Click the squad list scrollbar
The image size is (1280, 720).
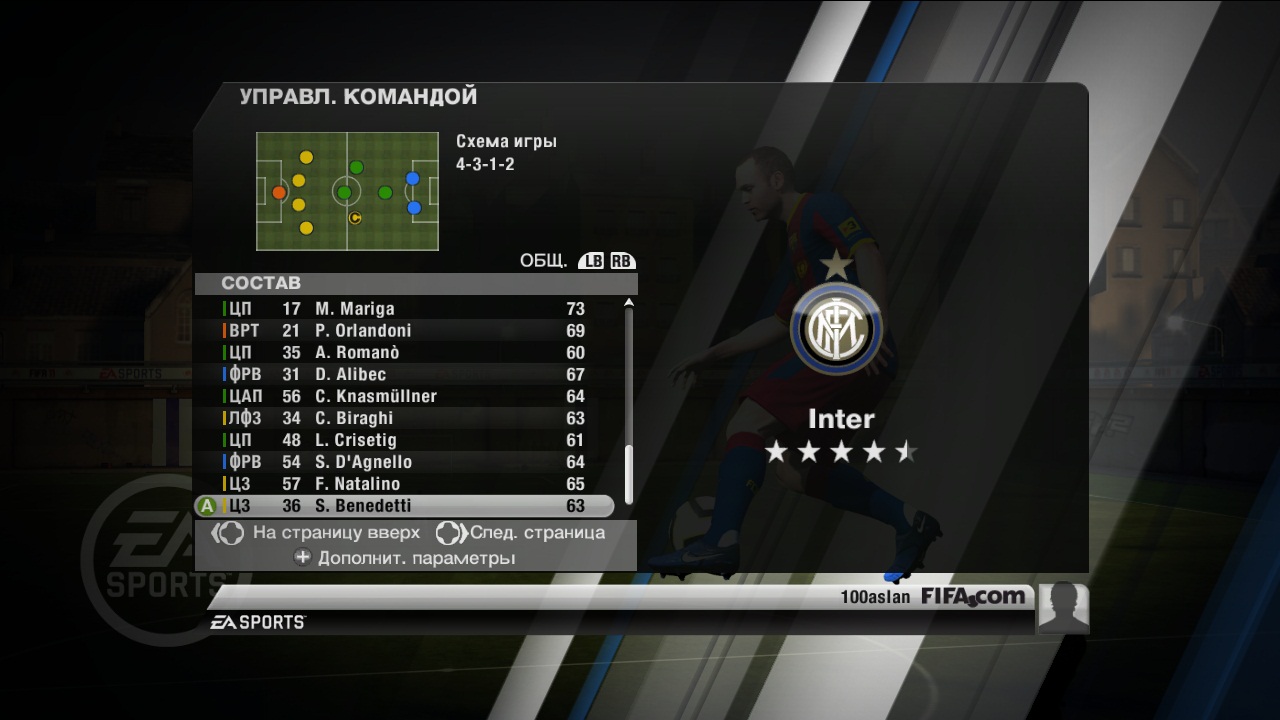[x=629, y=400]
